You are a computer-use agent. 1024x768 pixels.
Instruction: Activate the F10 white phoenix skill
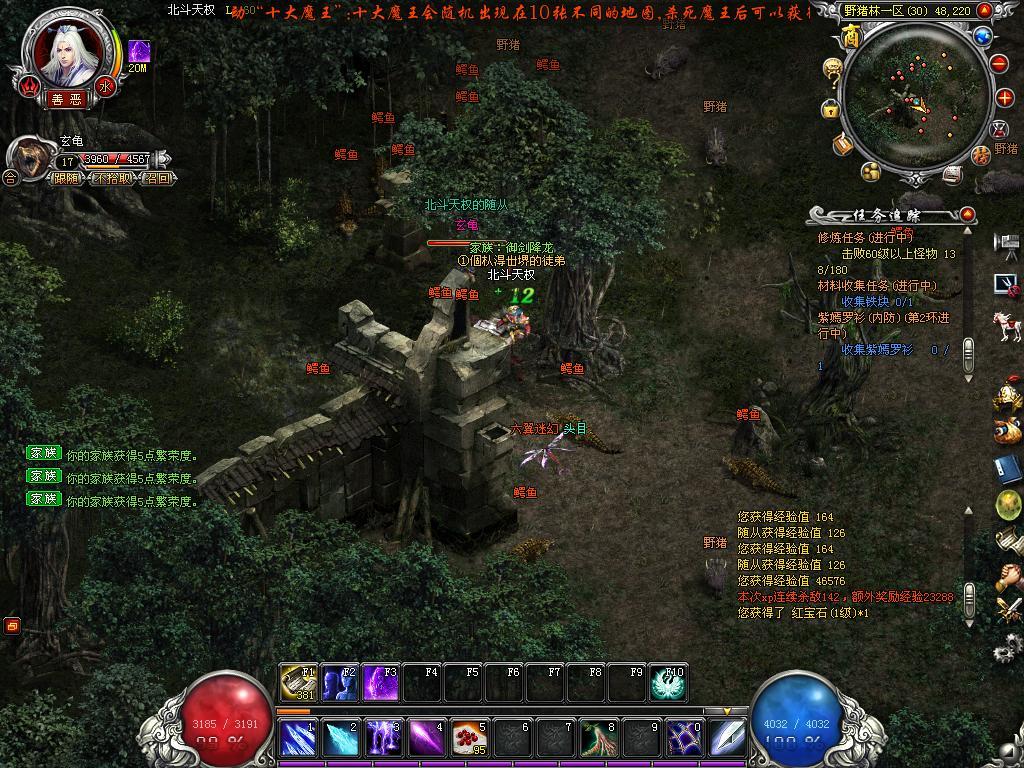(667, 682)
